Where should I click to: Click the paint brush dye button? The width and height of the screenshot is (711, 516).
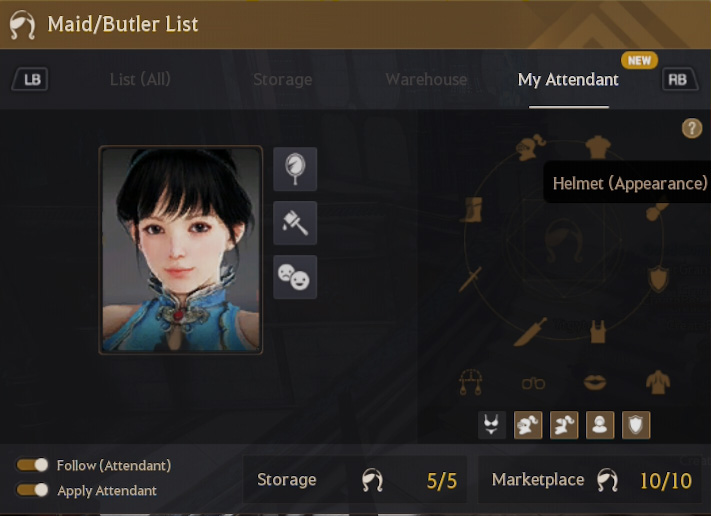click(x=295, y=223)
